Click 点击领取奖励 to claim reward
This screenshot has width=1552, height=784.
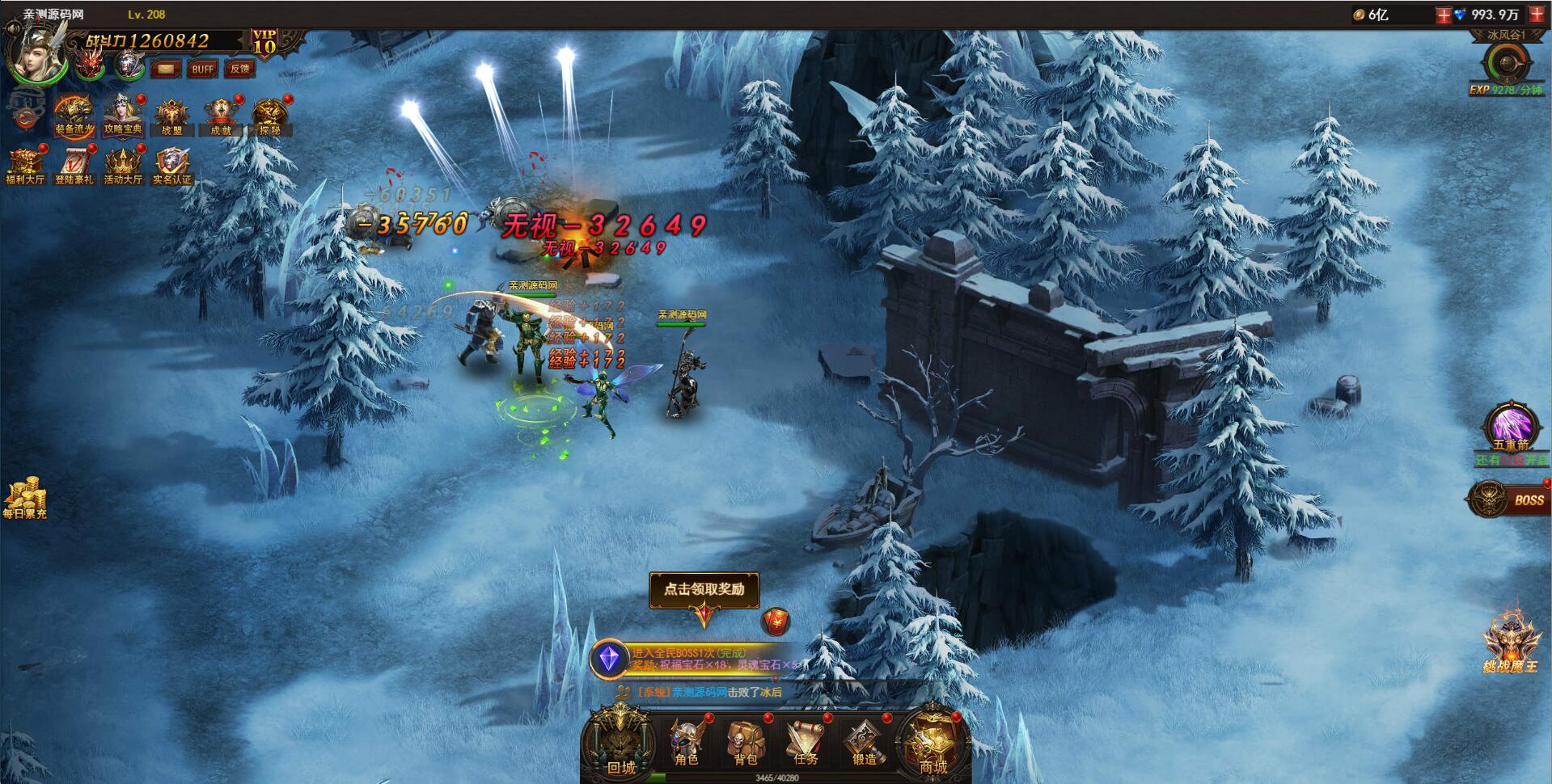[x=704, y=589]
